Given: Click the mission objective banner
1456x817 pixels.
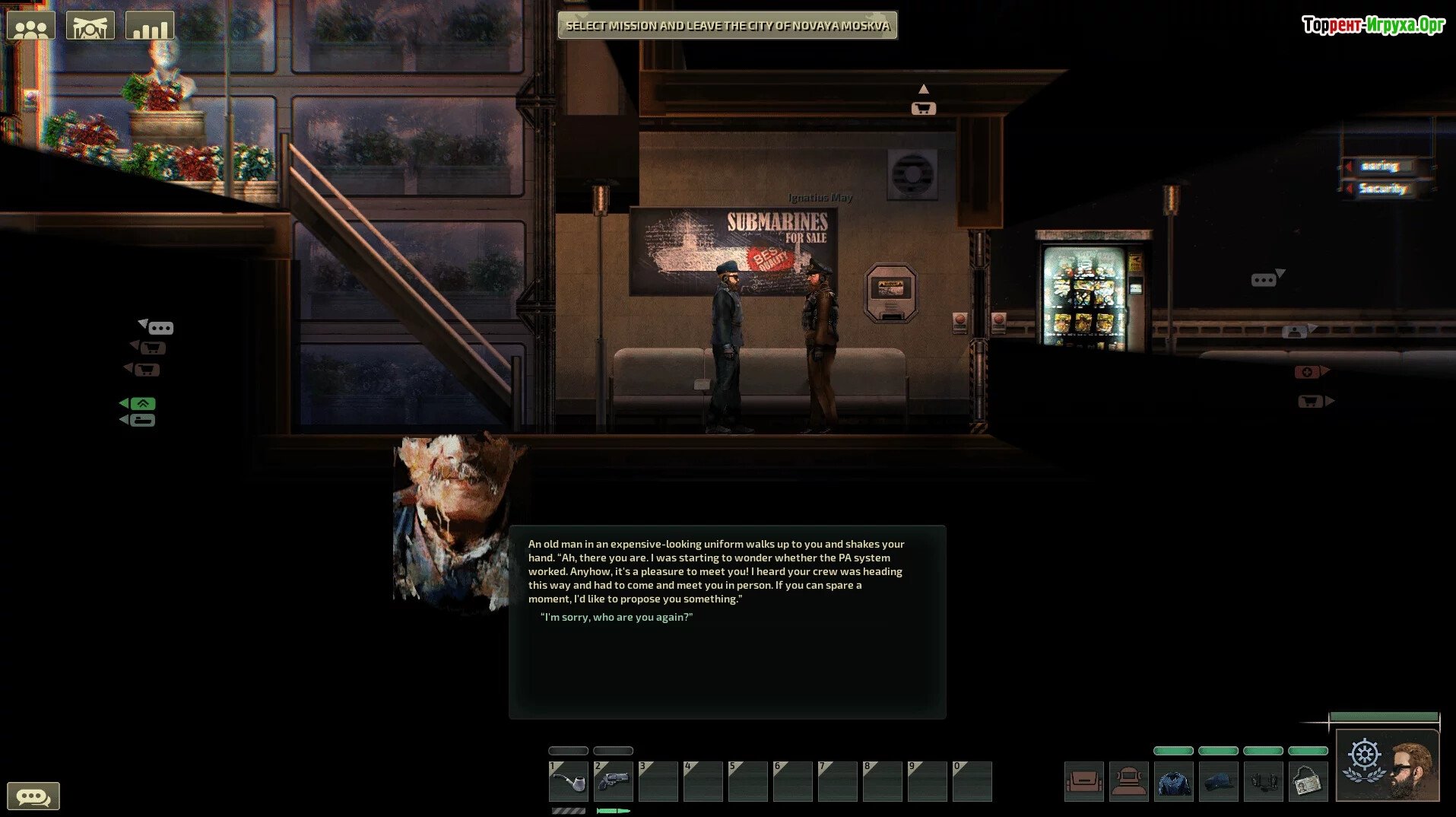Looking at the screenshot, I should pos(728,26).
